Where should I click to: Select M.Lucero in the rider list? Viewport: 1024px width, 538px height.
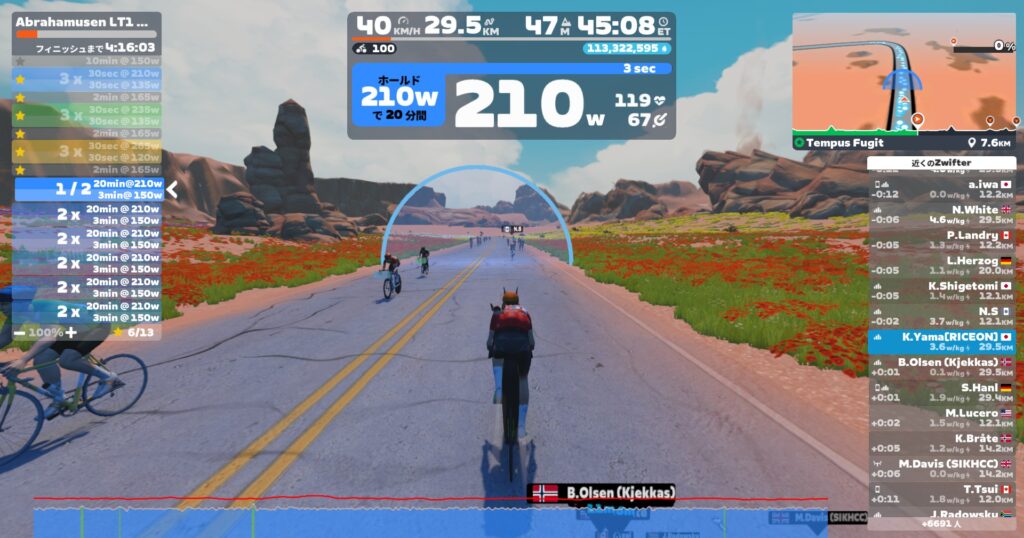(x=942, y=417)
